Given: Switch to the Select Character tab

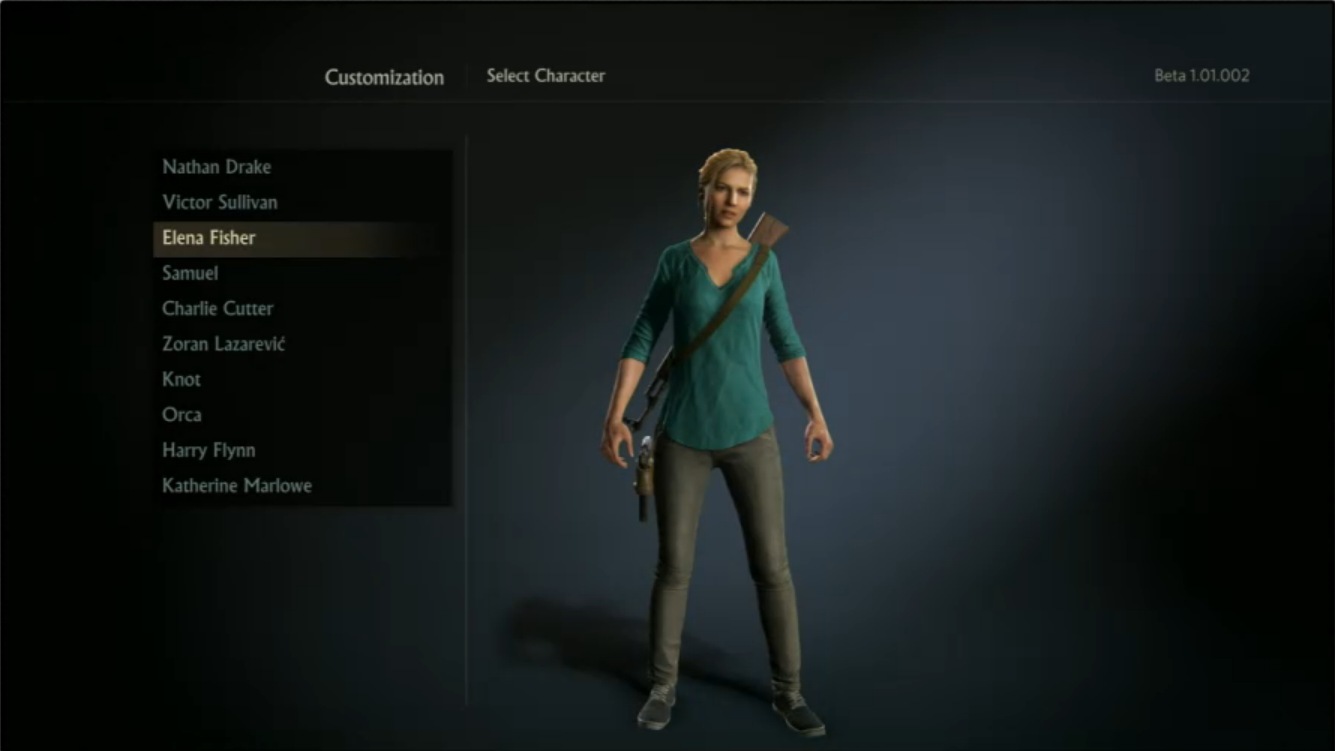Looking at the screenshot, I should coord(546,75).
